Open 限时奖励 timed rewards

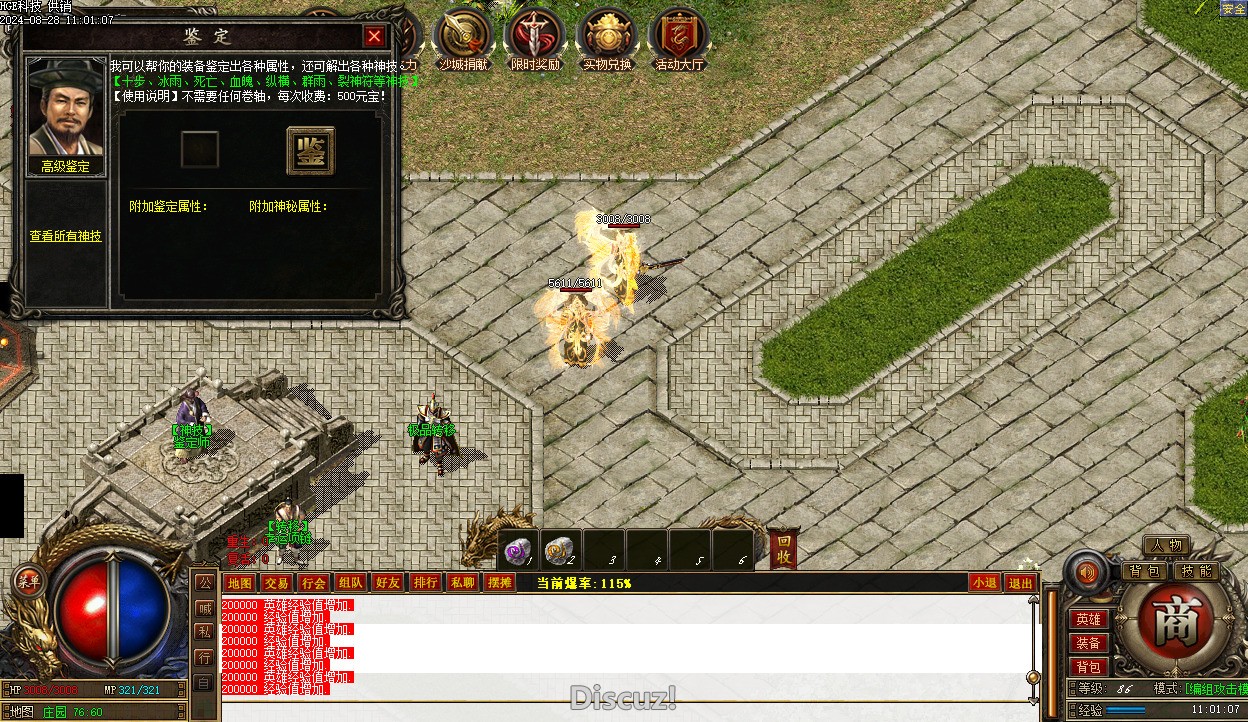pos(535,37)
